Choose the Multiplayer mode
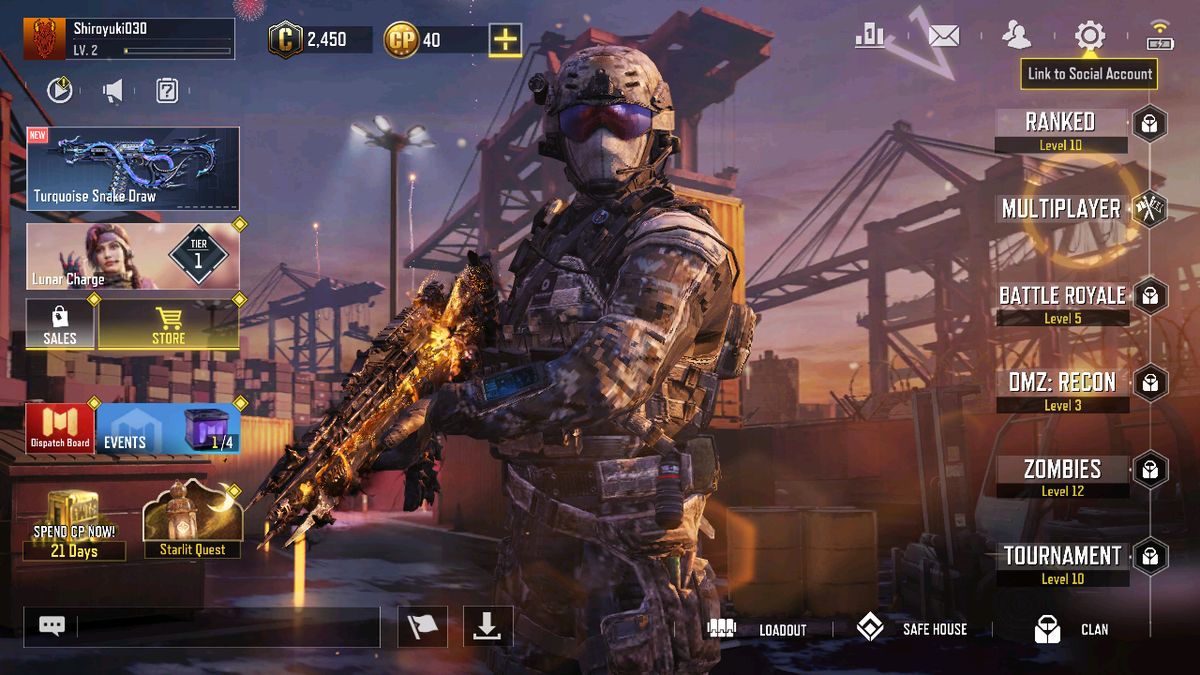Image resolution: width=1200 pixels, height=675 pixels. [1061, 209]
